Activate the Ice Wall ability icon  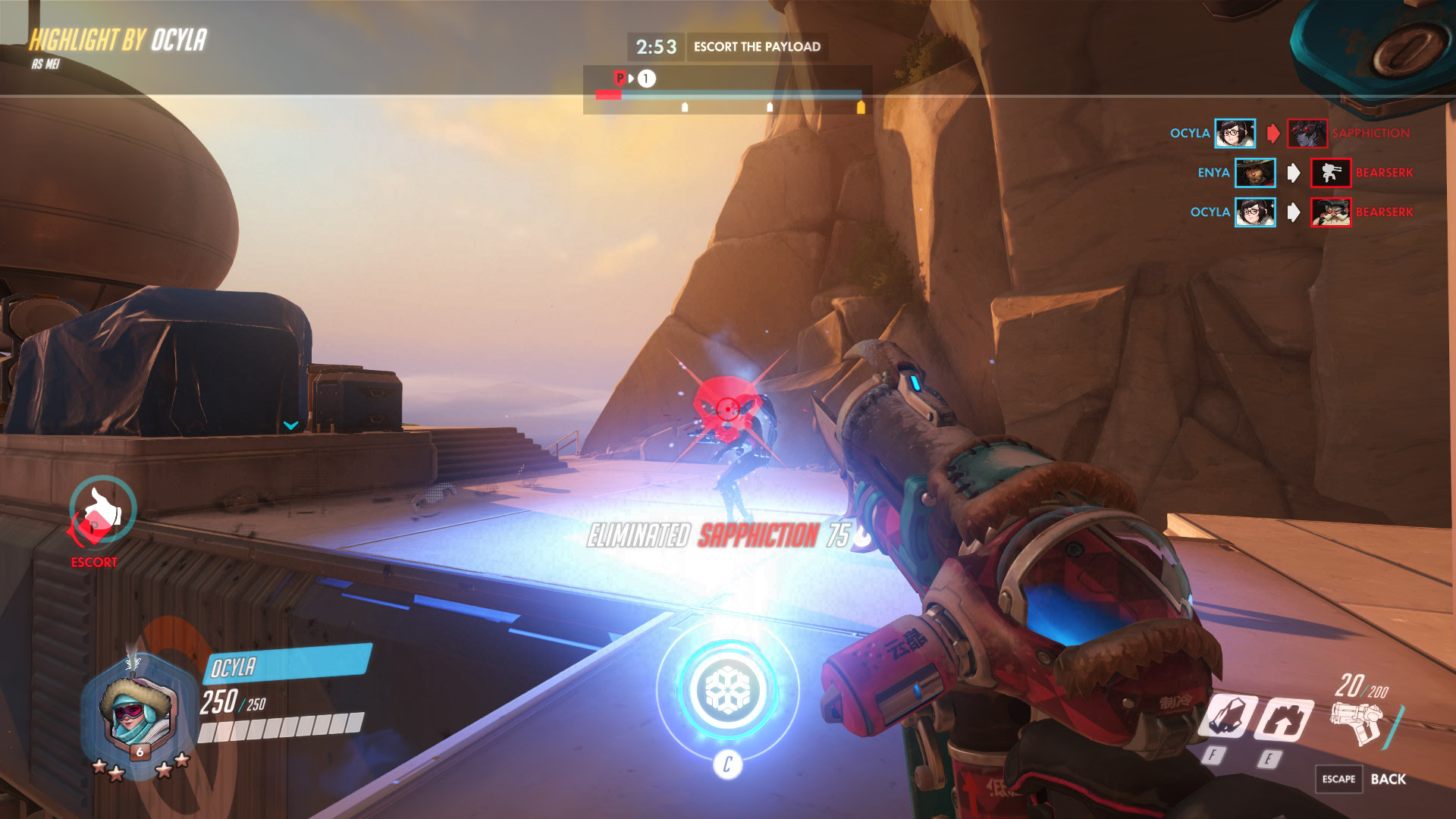coord(1283,718)
